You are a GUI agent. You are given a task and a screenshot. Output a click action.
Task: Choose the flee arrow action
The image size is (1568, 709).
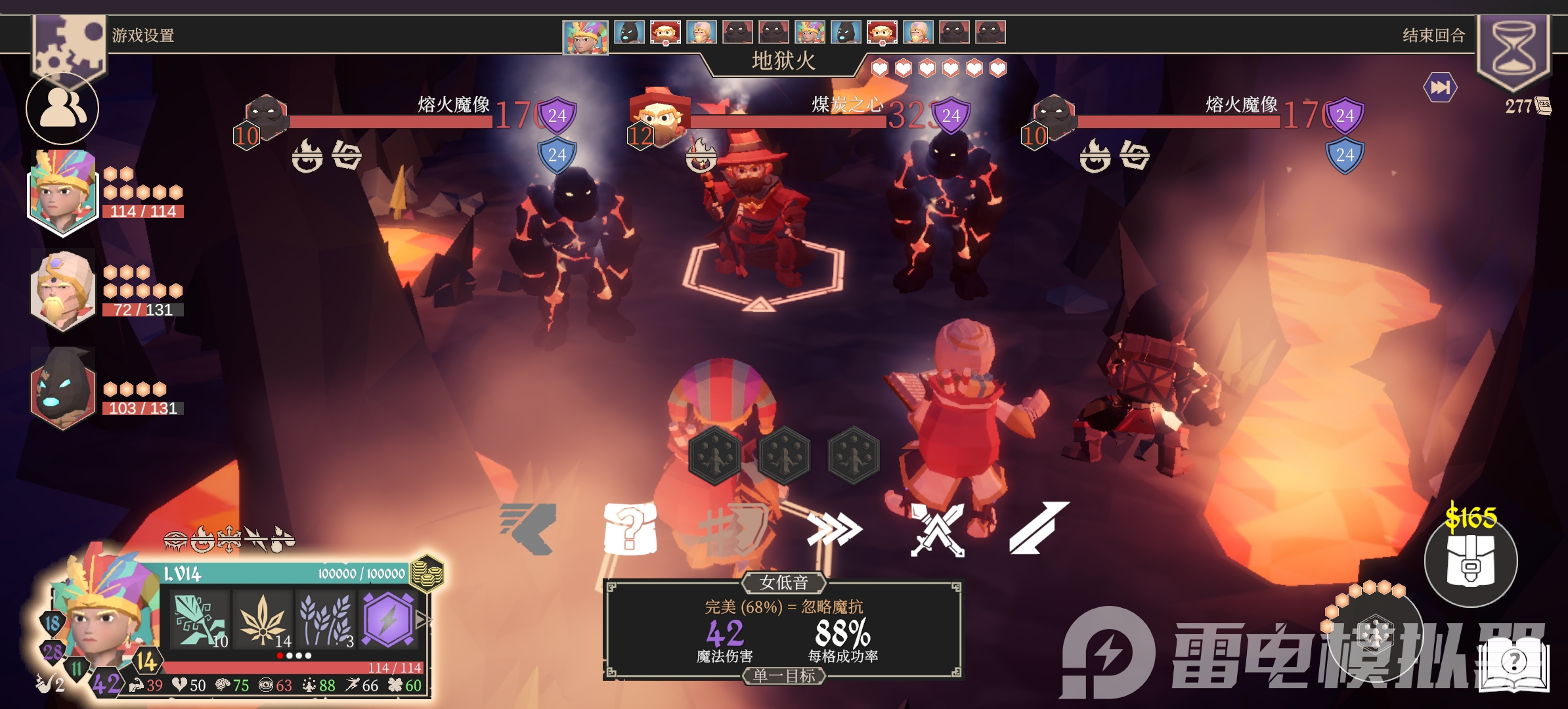click(529, 528)
